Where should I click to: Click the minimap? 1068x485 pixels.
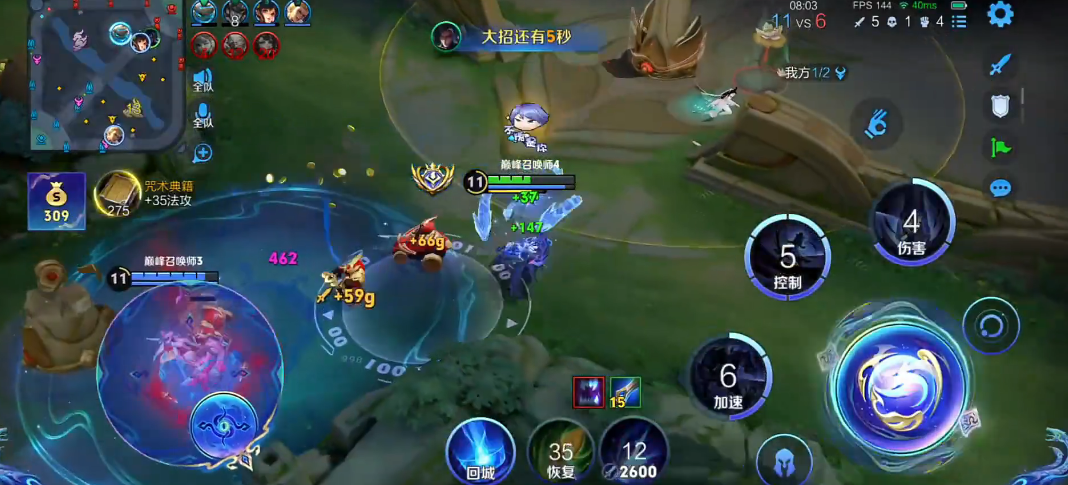[x=93, y=78]
